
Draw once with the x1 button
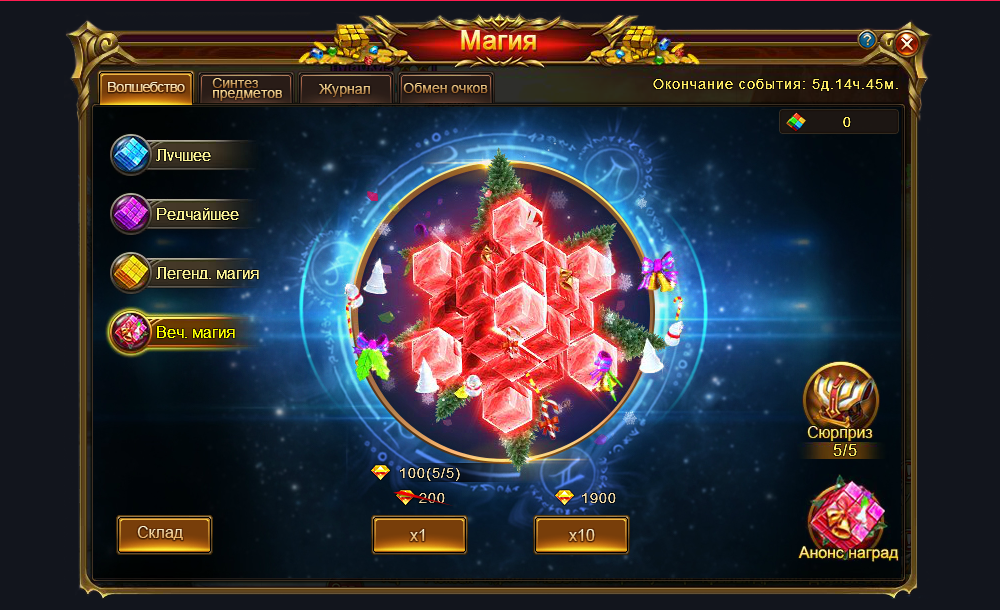tap(419, 535)
